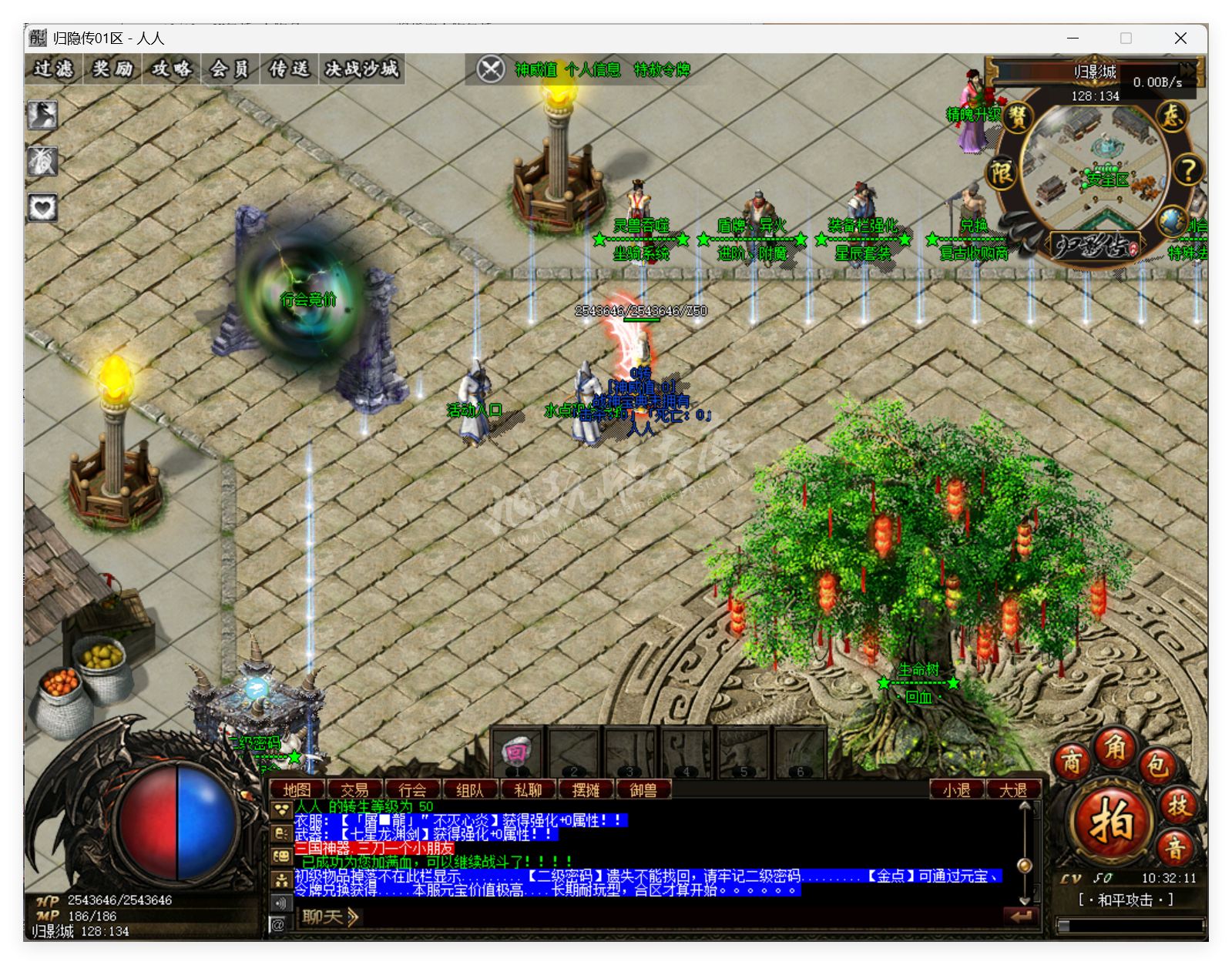Open the 交易 trade button above chat

355,789
